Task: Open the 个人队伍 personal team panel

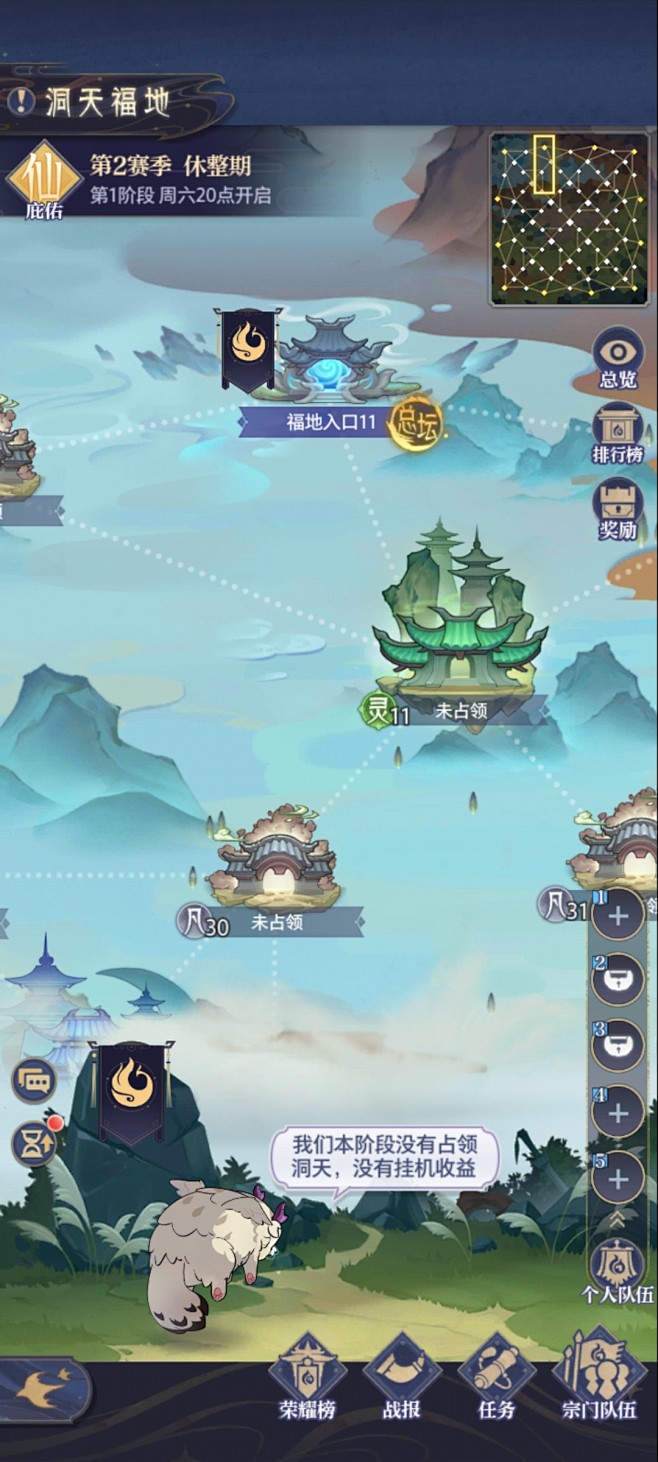Action: [618, 1270]
